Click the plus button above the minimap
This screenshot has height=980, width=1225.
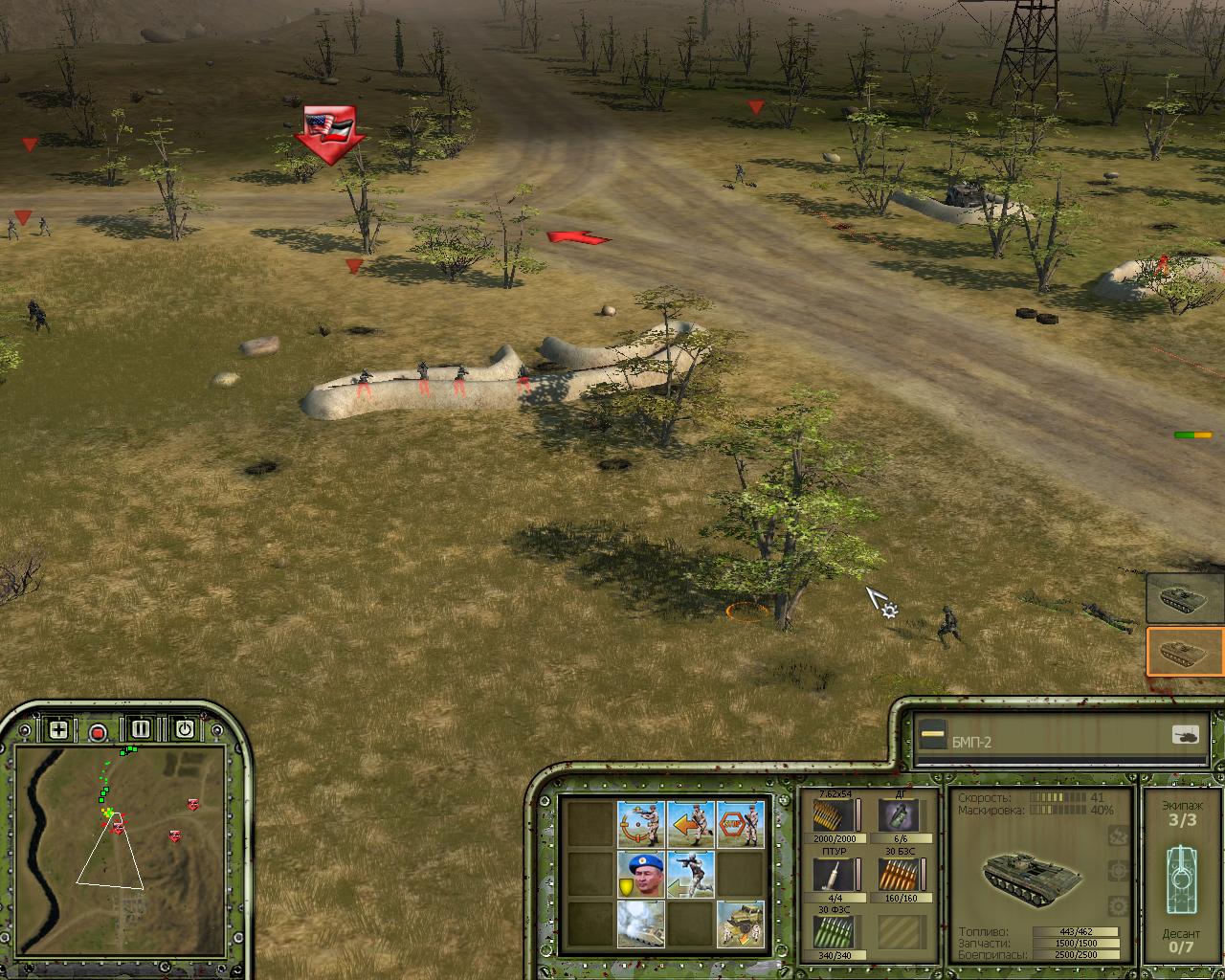(58, 730)
